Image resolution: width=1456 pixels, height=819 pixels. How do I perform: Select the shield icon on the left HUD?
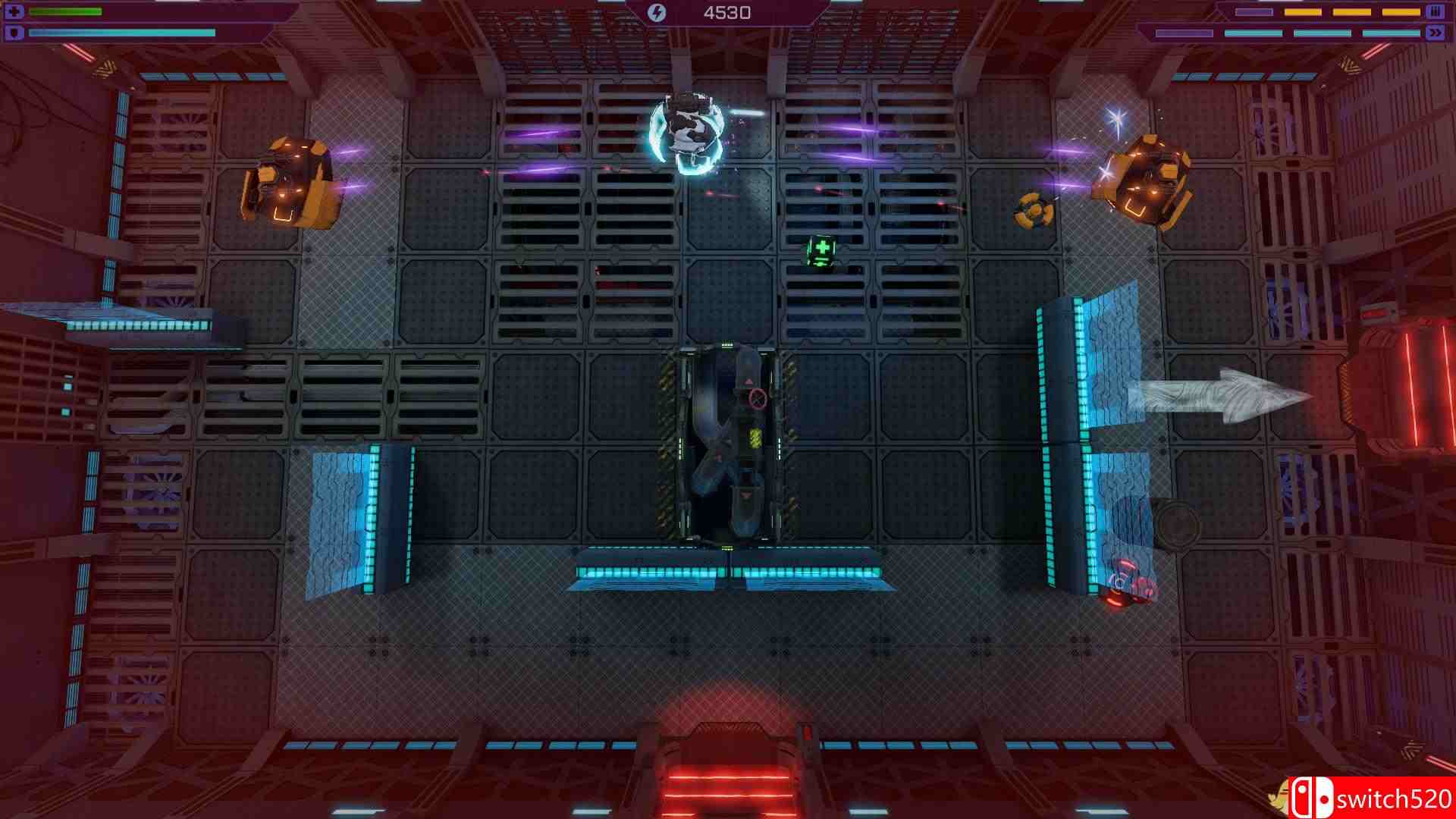[15, 32]
